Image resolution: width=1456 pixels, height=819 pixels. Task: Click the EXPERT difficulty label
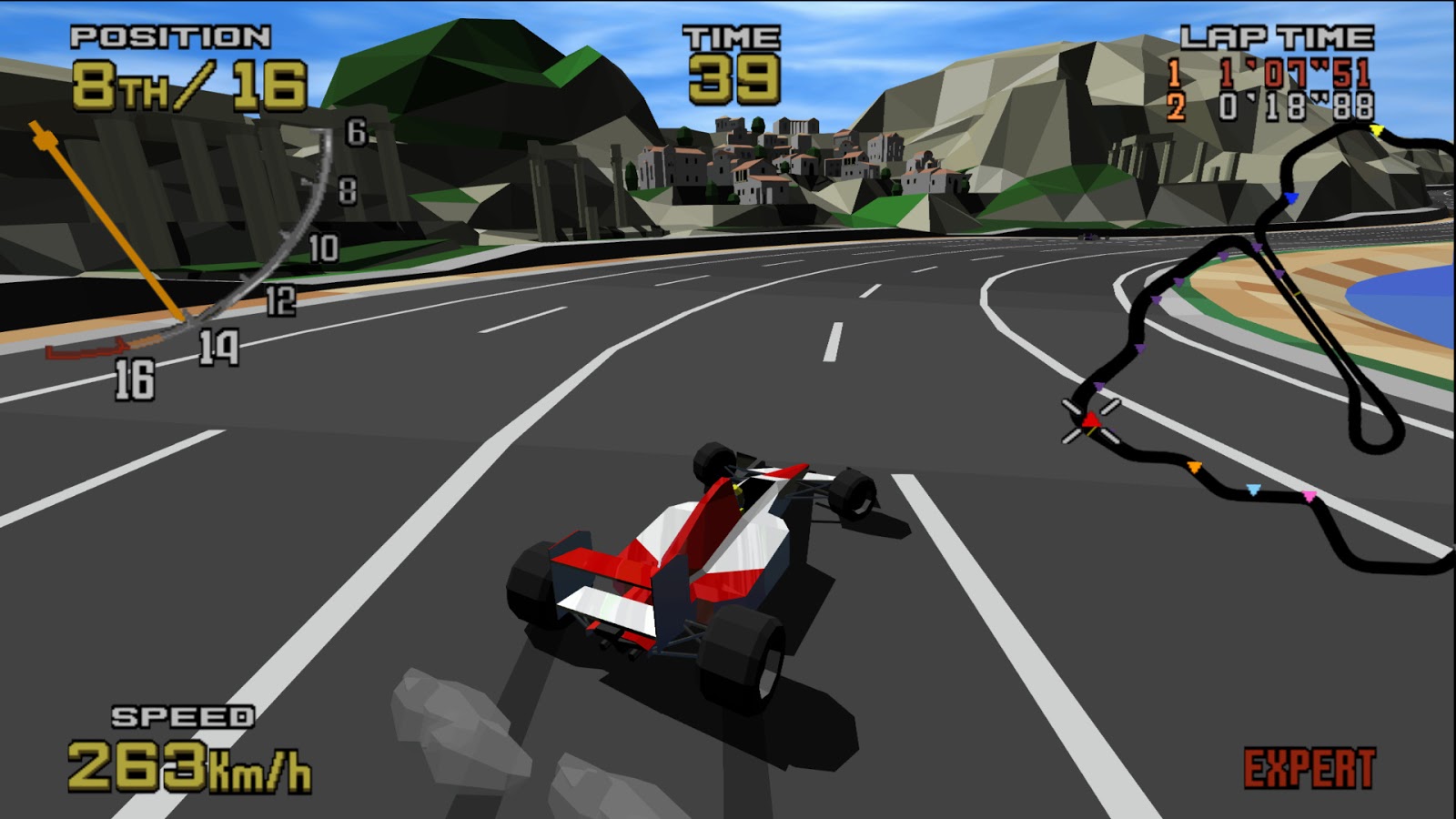click(x=1310, y=767)
